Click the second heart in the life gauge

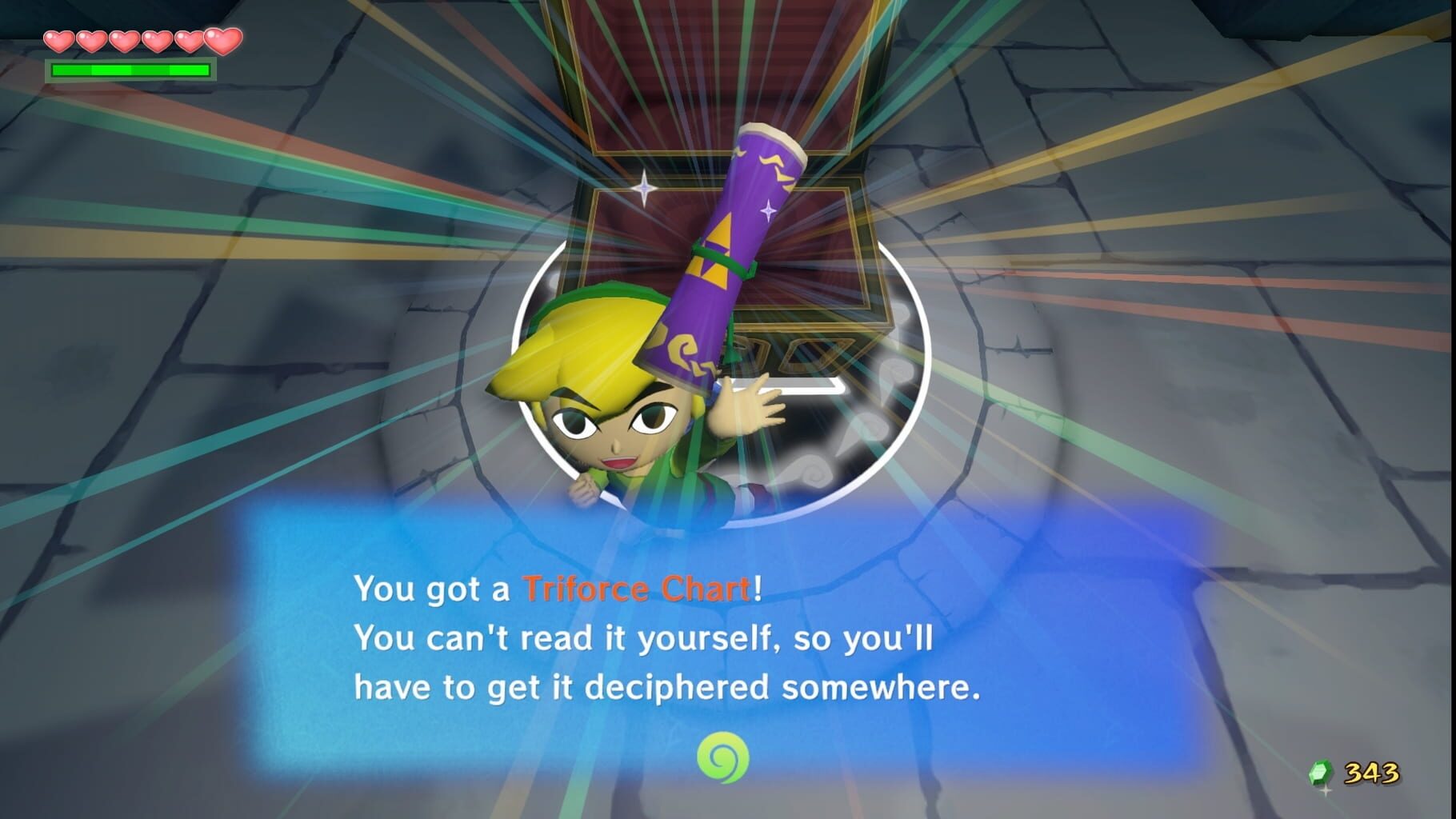[x=91, y=39]
